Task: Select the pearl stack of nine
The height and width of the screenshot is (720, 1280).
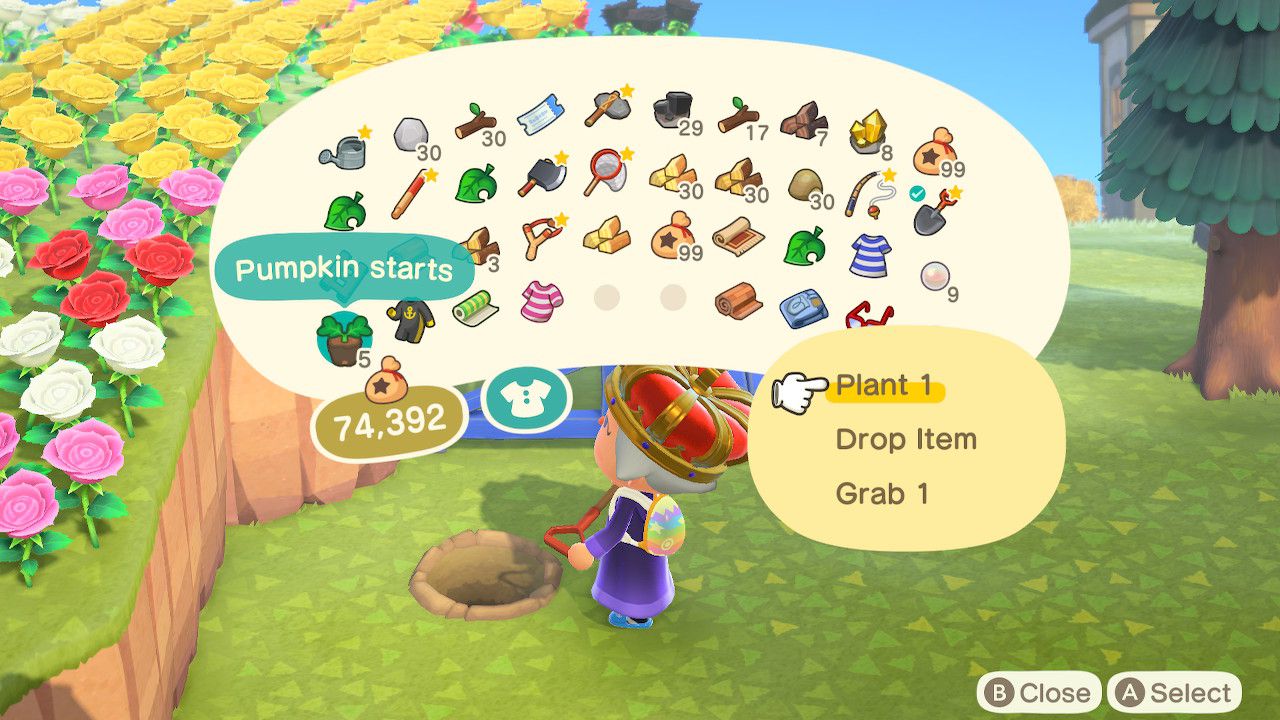Action: coord(936,273)
